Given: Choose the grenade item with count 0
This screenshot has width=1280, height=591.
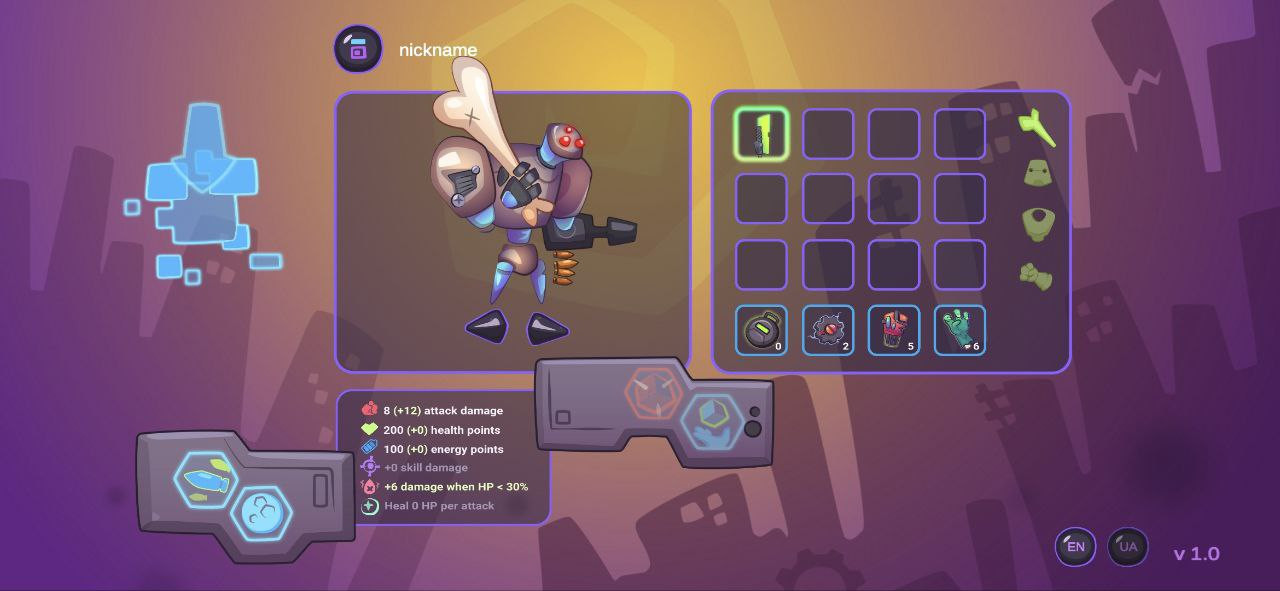Looking at the screenshot, I should [761, 330].
